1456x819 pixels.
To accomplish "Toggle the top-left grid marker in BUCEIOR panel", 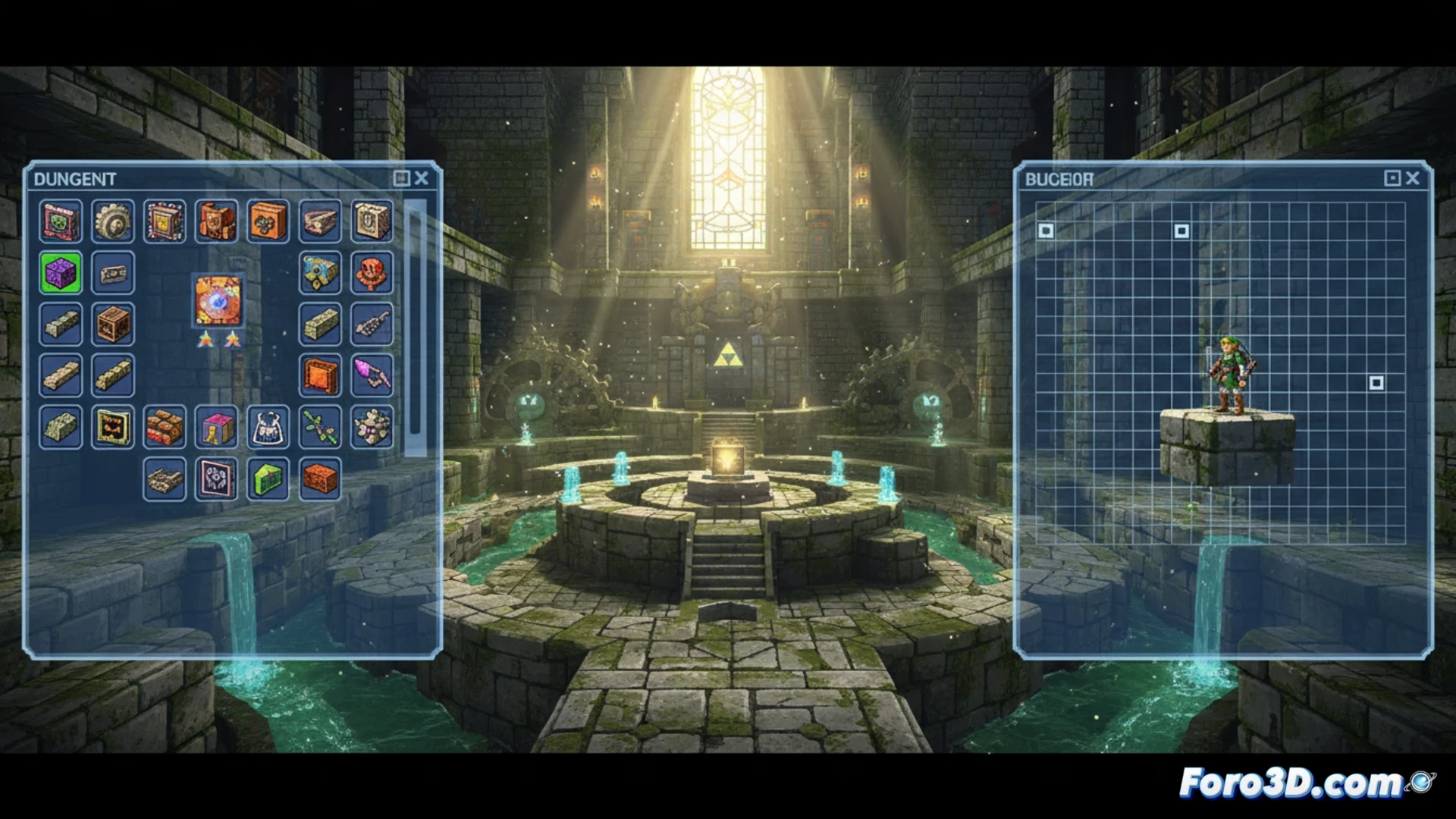I will tap(1045, 231).
